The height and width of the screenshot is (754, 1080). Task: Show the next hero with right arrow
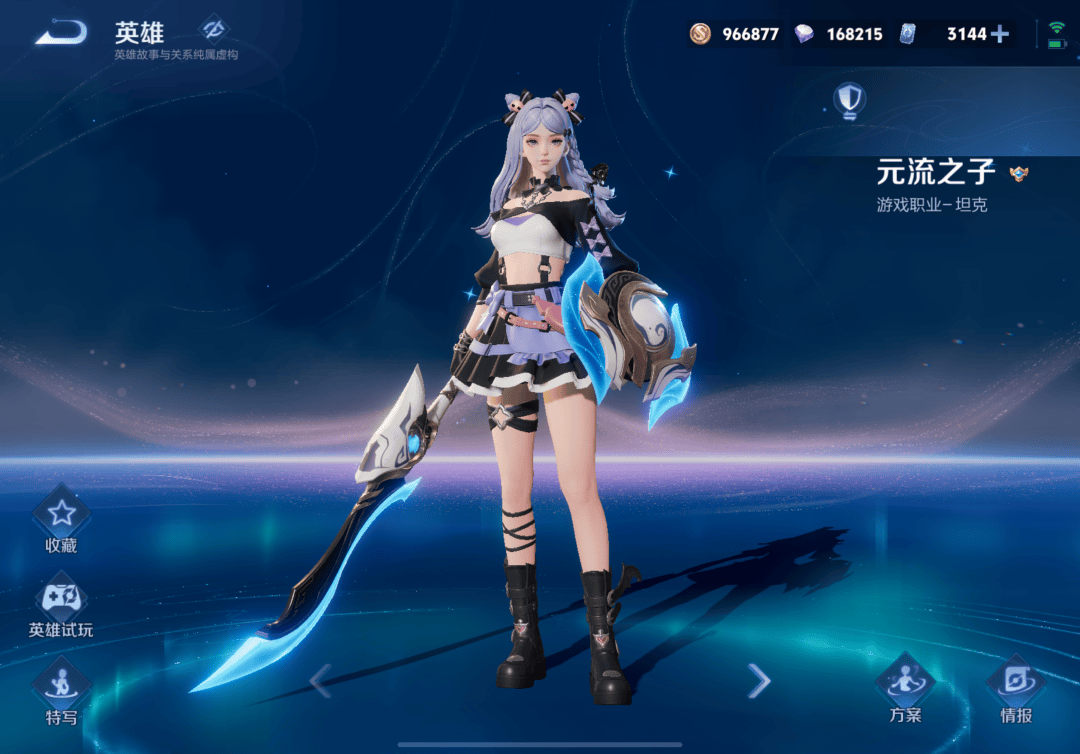pyautogui.click(x=760, y=681)
